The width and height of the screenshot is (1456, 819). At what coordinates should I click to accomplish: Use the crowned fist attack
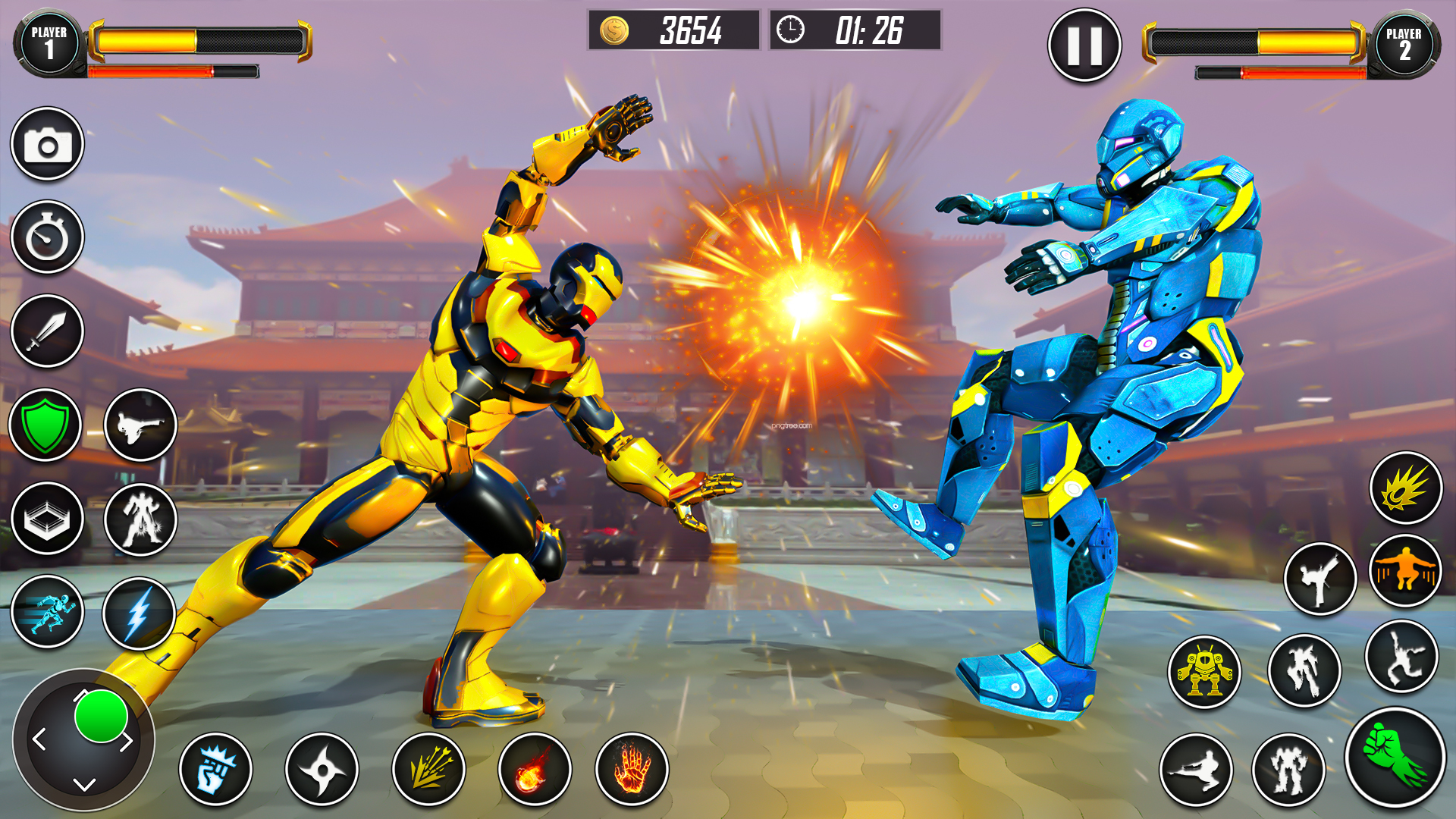(x=215, y=770)
